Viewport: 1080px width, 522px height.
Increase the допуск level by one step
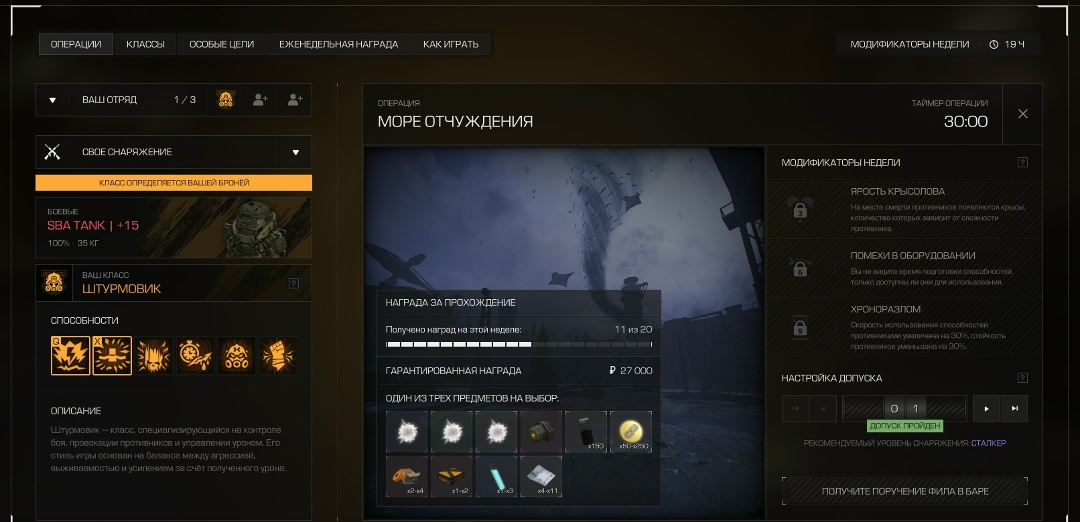(987, 408)
